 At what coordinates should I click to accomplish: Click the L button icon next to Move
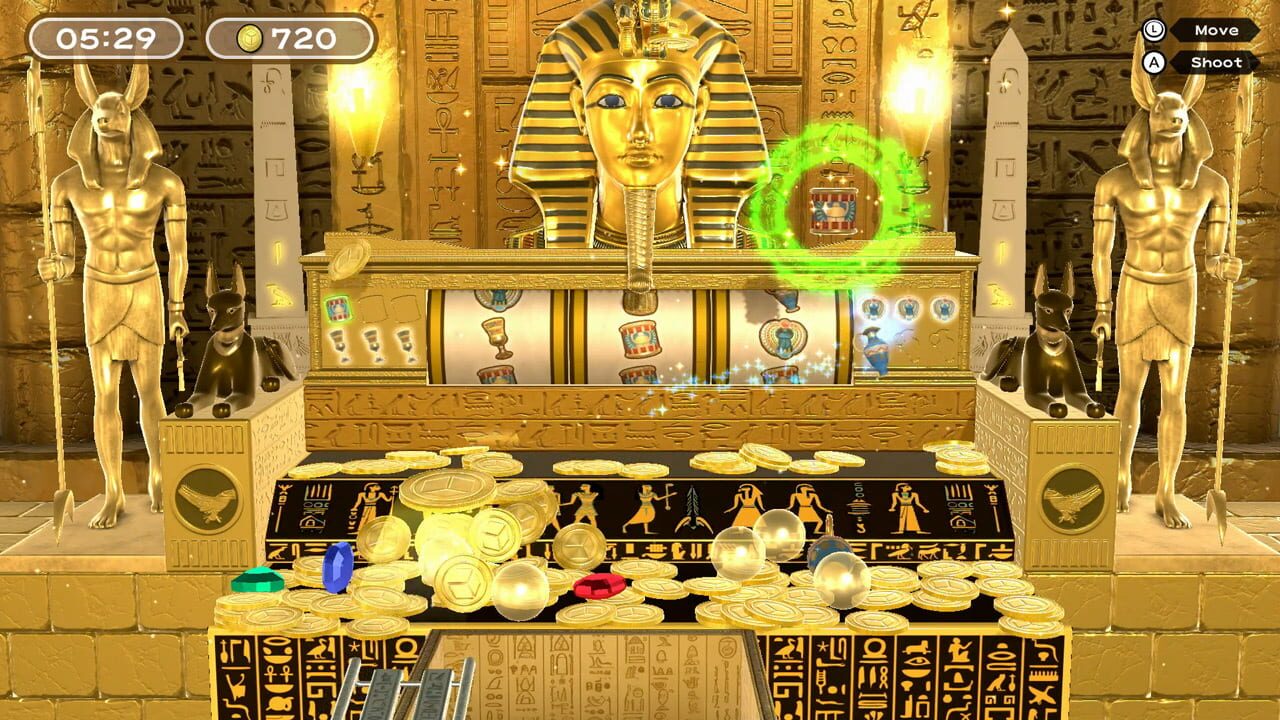click(x=1152, y=29)
